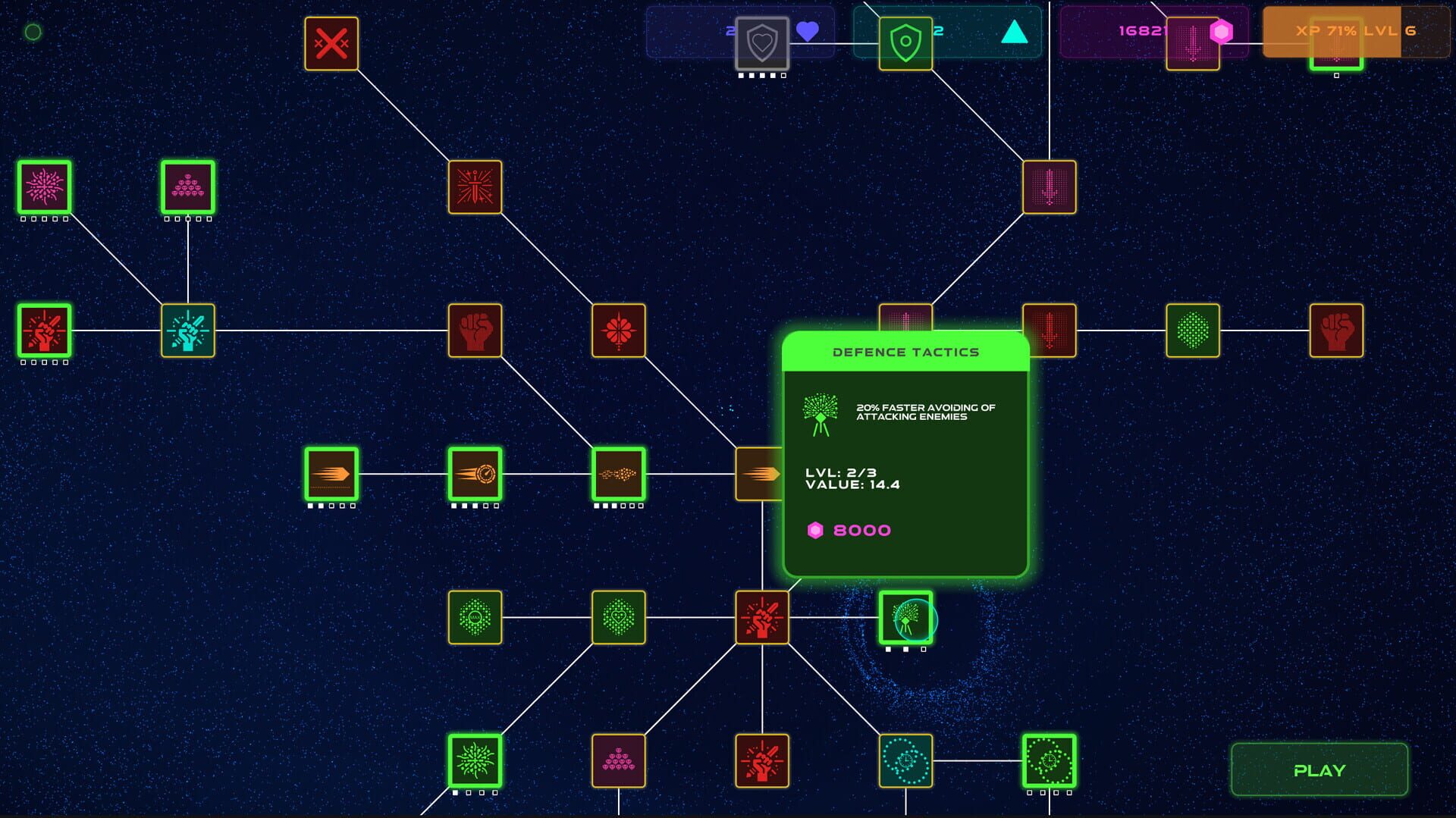Select the teal fist-with-sword skill node
The image size is (1456, 818).
[x=187, y=330]
